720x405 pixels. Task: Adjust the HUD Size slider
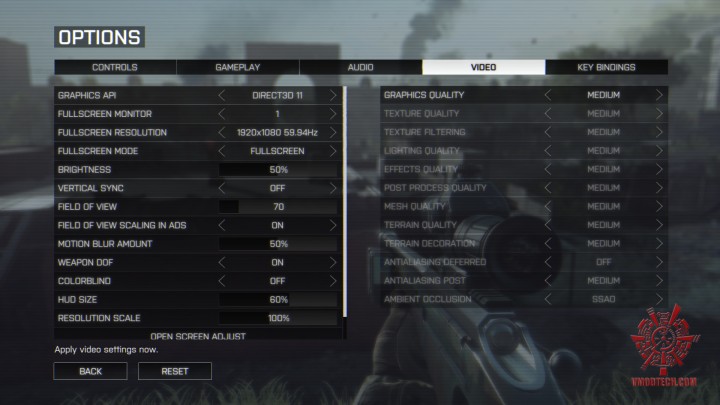pyautogui.click(x=278, y=300)
